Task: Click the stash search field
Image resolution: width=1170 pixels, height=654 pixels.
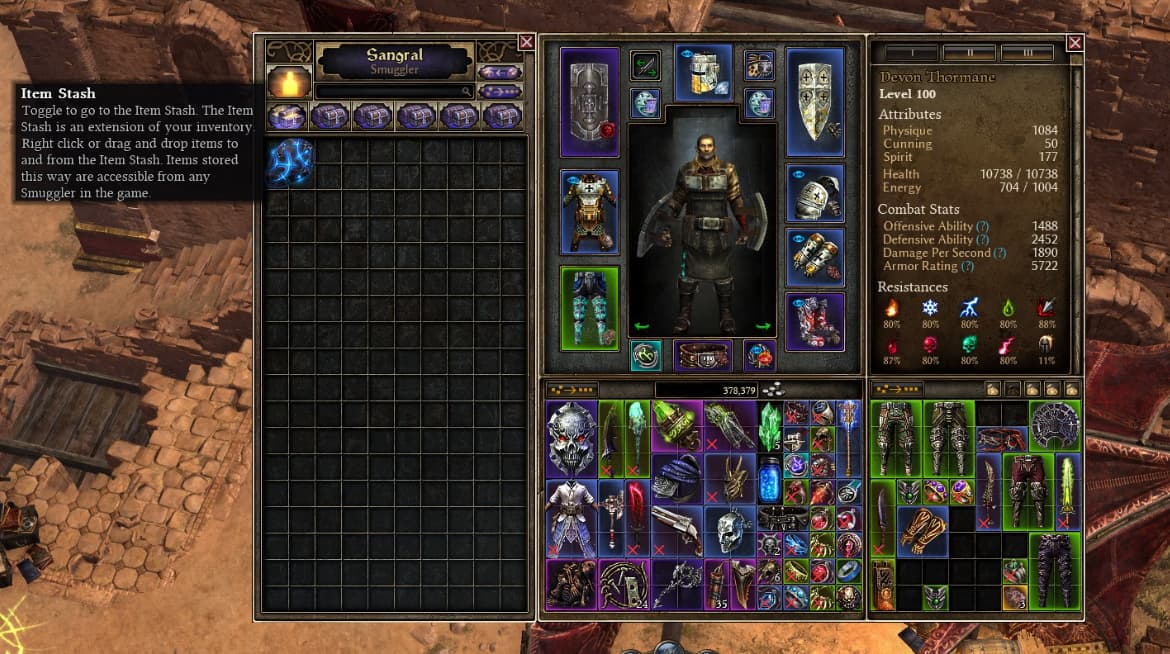Action: pos(394,91)
